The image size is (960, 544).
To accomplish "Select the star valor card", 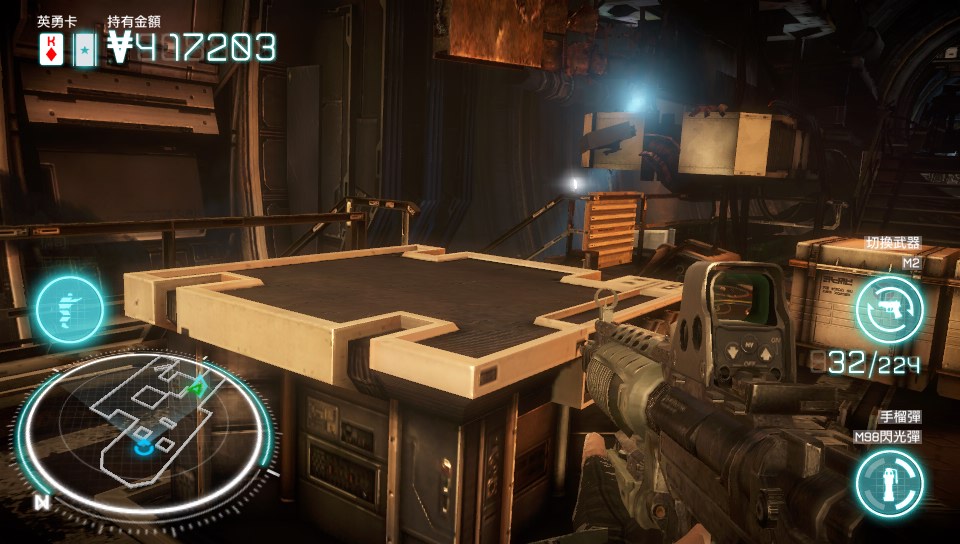I will pos(85,49).
